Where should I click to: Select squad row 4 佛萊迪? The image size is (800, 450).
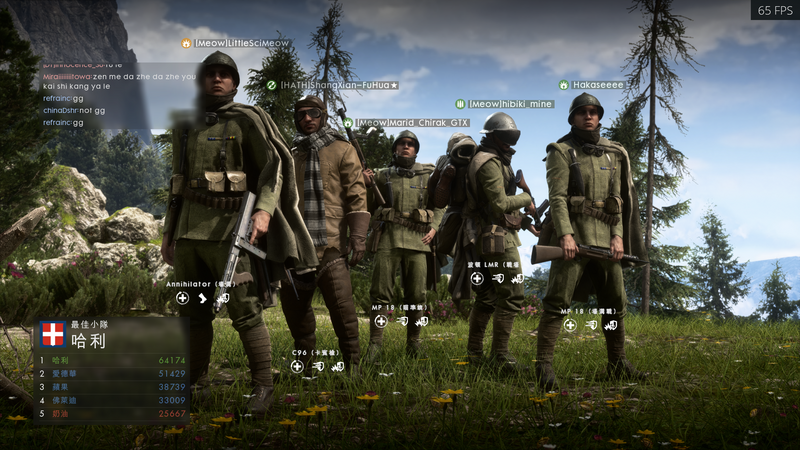112,399
